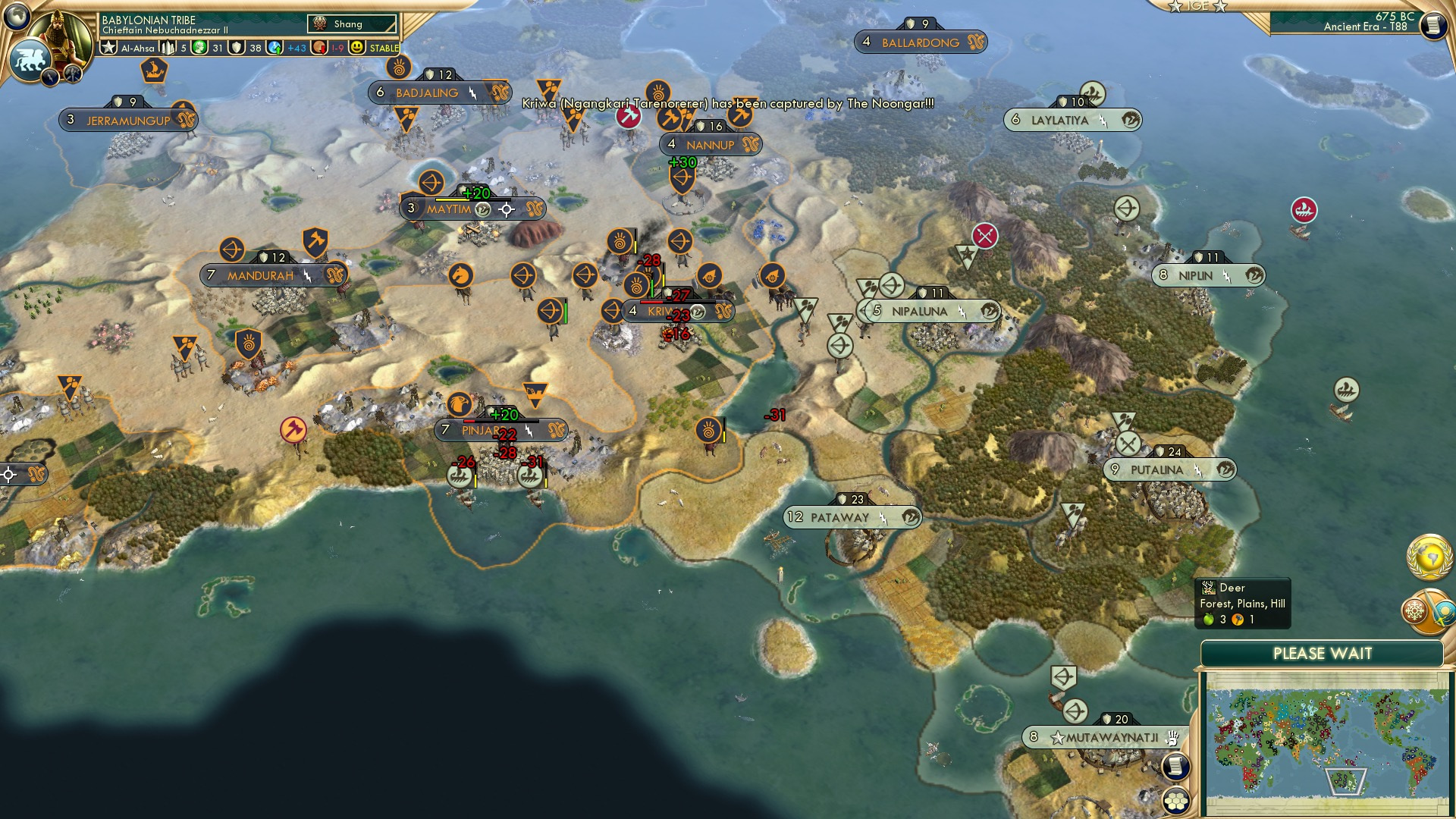This screenshot has width=1456, height=819.
Task: Click the gold coin counter icon
Action: point(317,47)
